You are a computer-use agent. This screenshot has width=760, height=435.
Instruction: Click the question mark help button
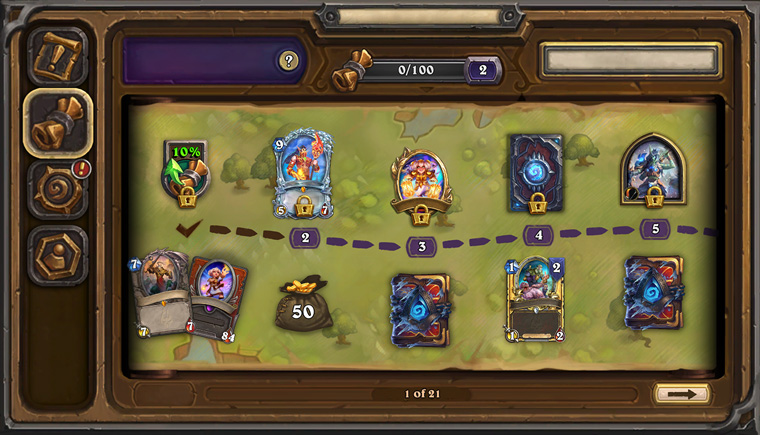coord(289,62)
